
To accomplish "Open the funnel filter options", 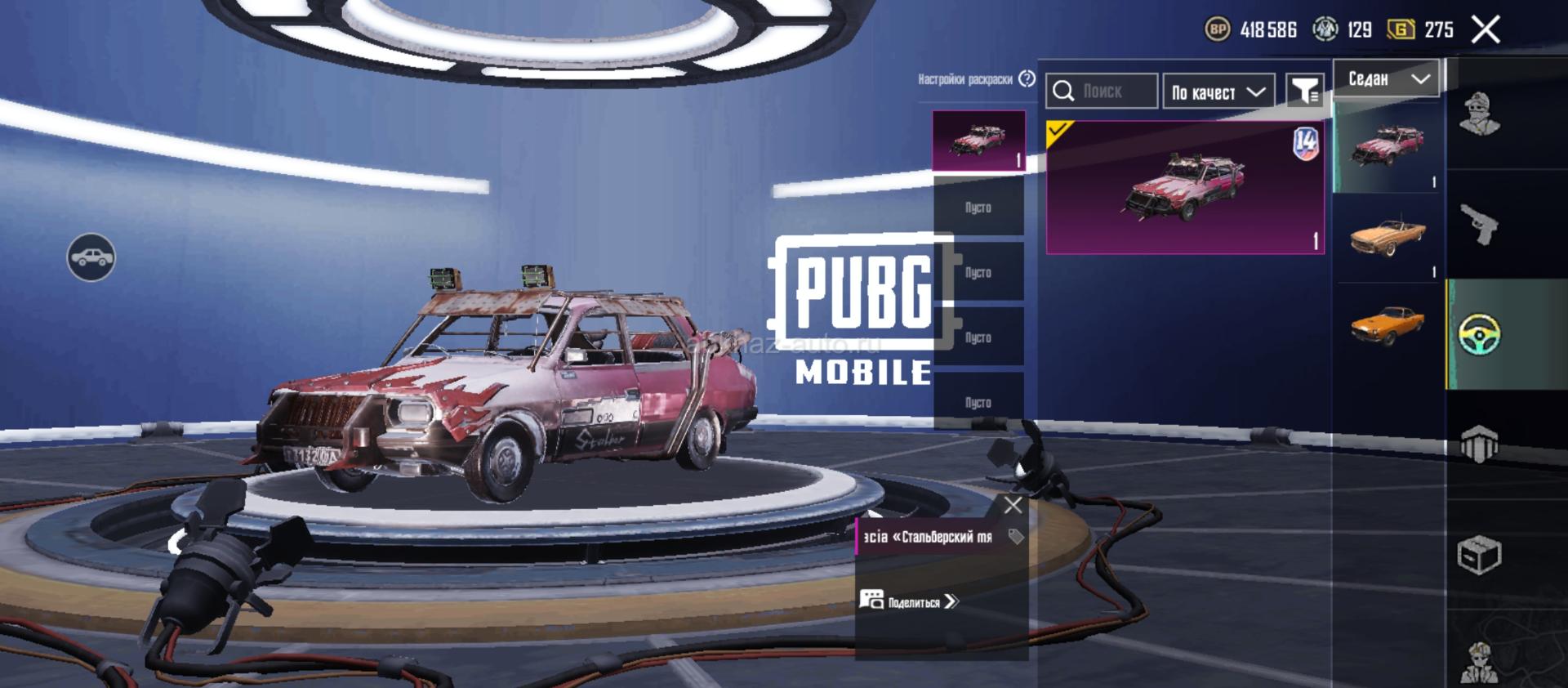I will tap(1304, 91).
